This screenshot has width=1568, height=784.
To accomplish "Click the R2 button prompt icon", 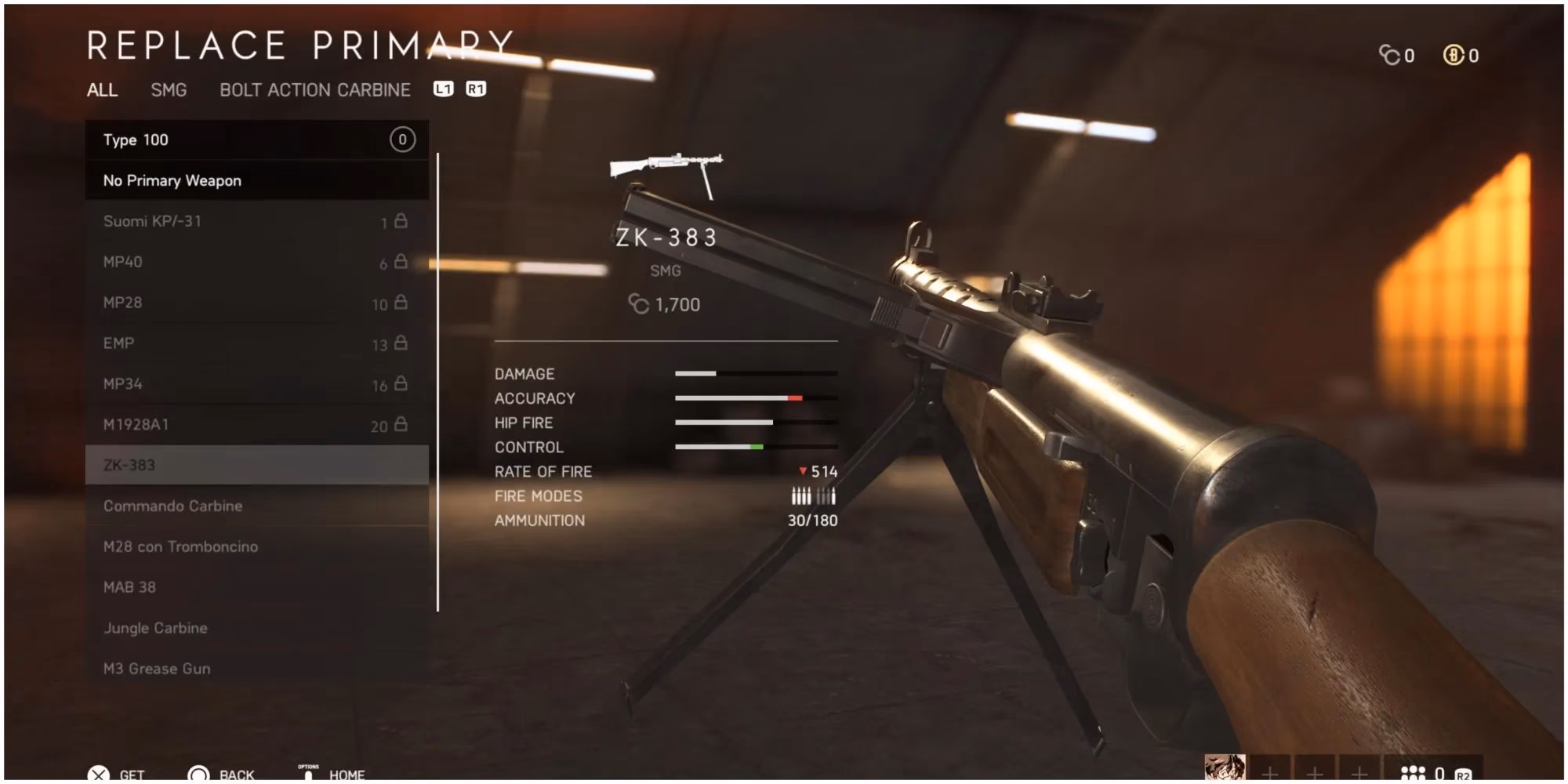I will [x=1464, y=773].
